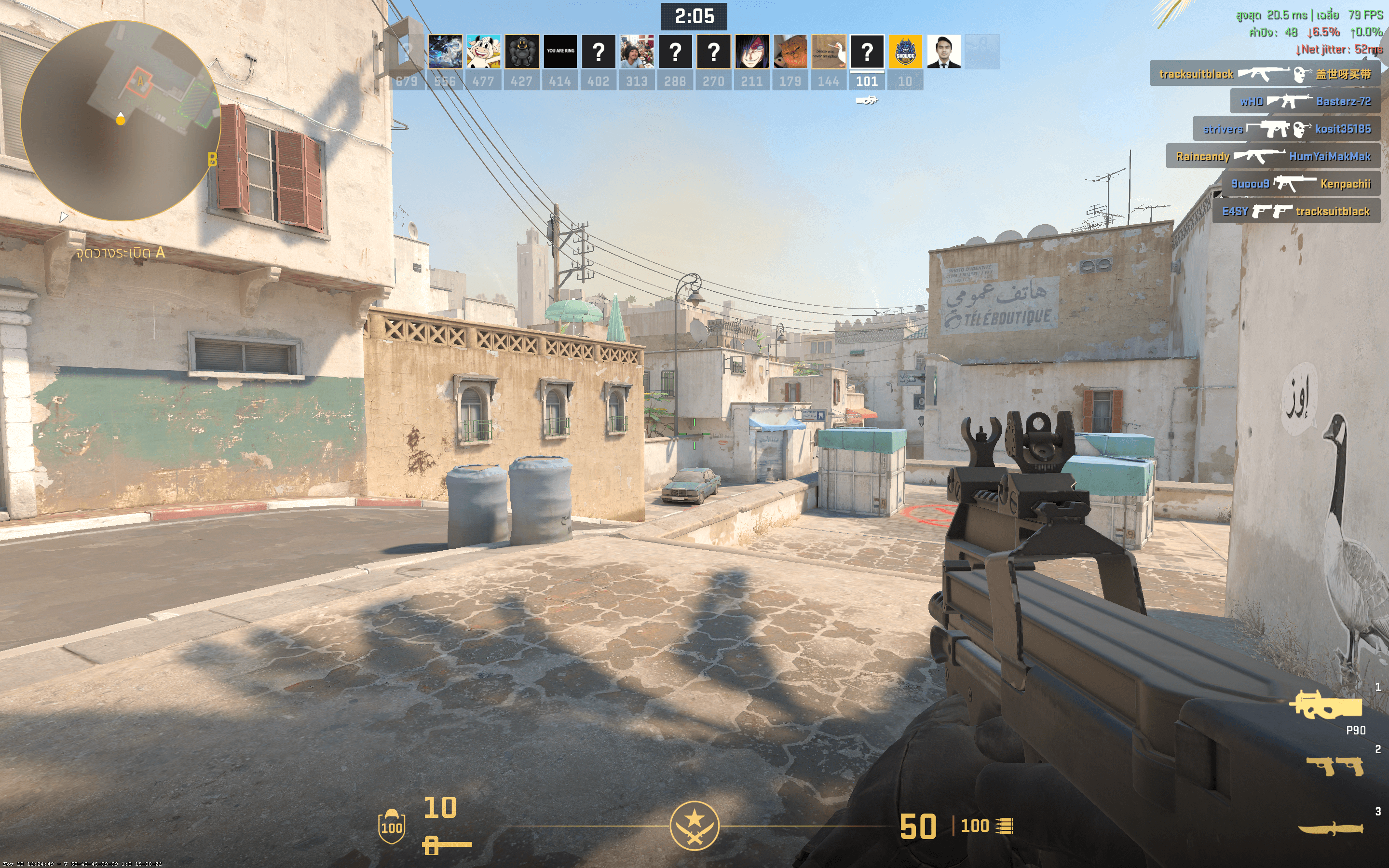Click the E4SY kill feed entry

coord(1296,211)
